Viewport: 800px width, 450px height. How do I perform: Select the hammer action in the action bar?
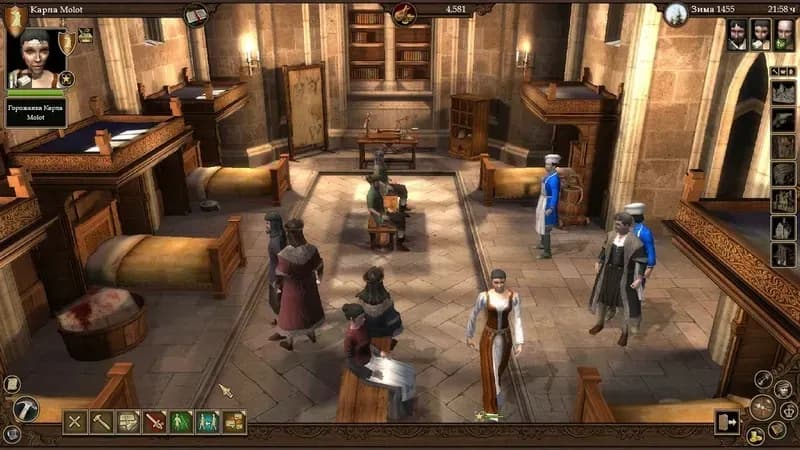tap(102, 422)
